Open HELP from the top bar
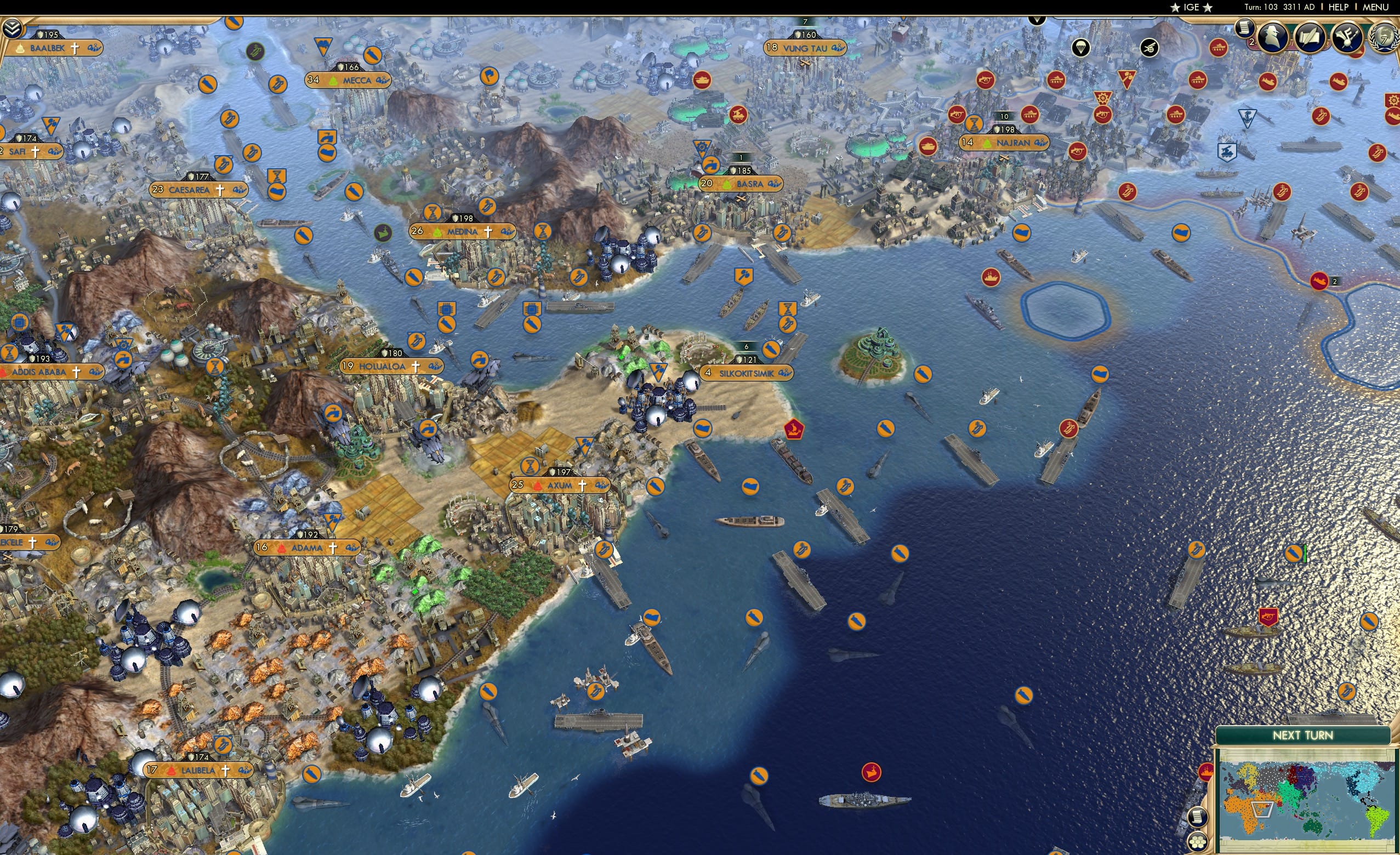 tap(1339, 7)
